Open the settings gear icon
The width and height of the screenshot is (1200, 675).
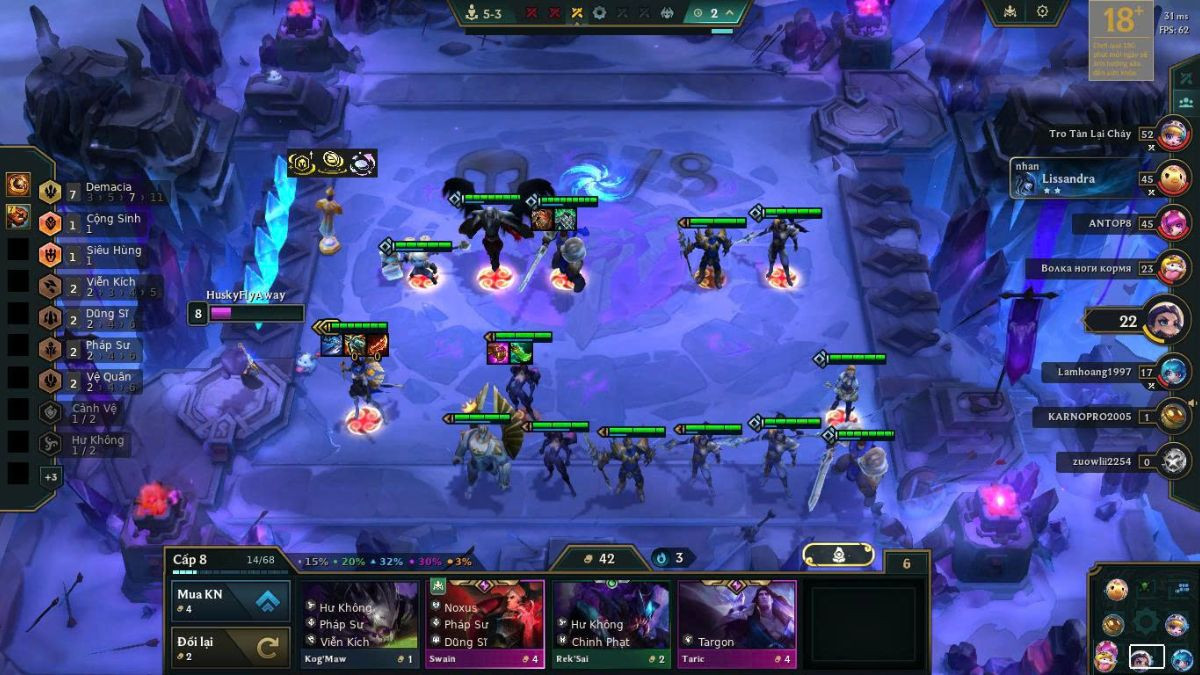coord(1042,12)
